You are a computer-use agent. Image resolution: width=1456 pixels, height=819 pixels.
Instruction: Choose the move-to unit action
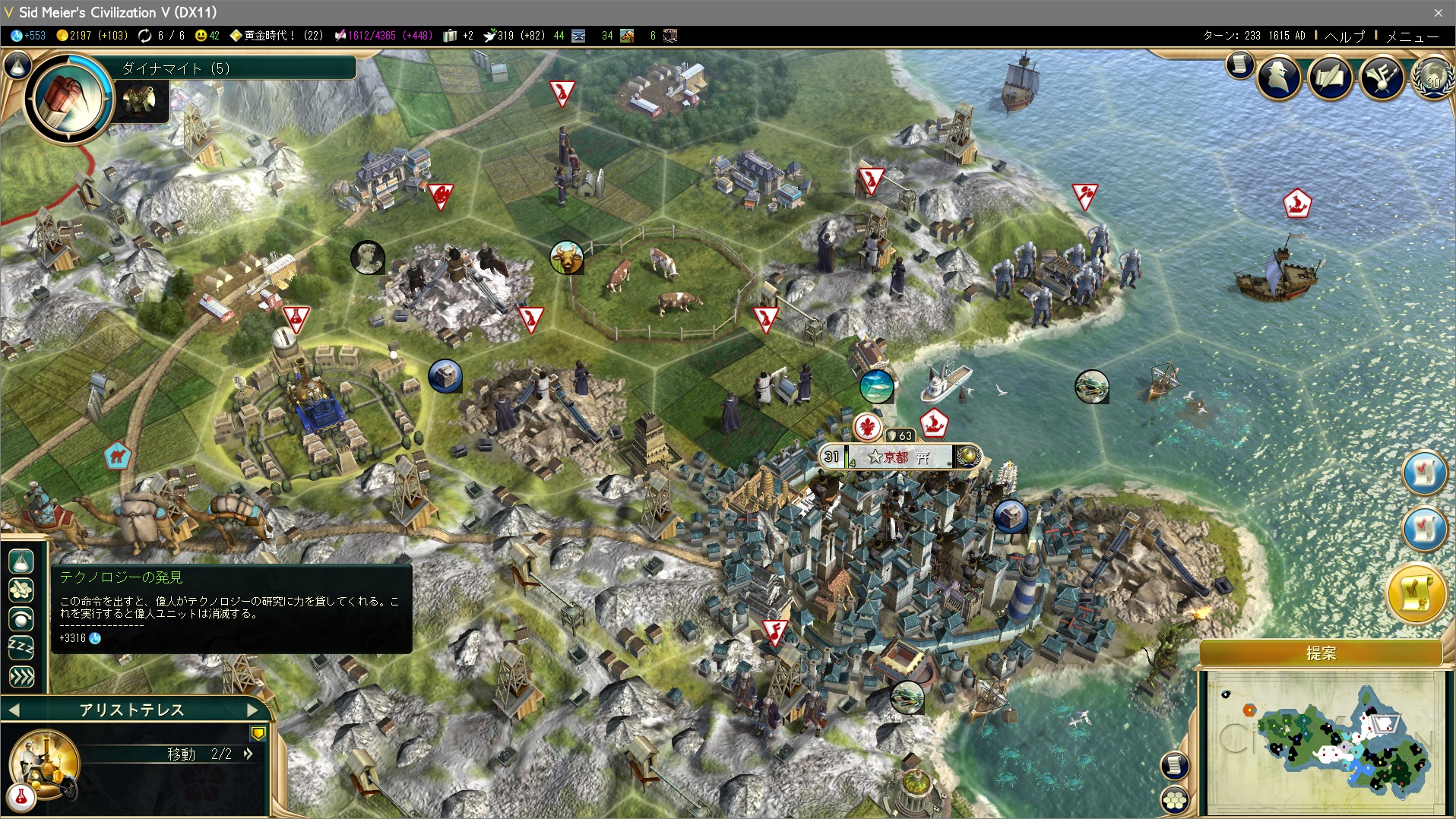(21, 619)
